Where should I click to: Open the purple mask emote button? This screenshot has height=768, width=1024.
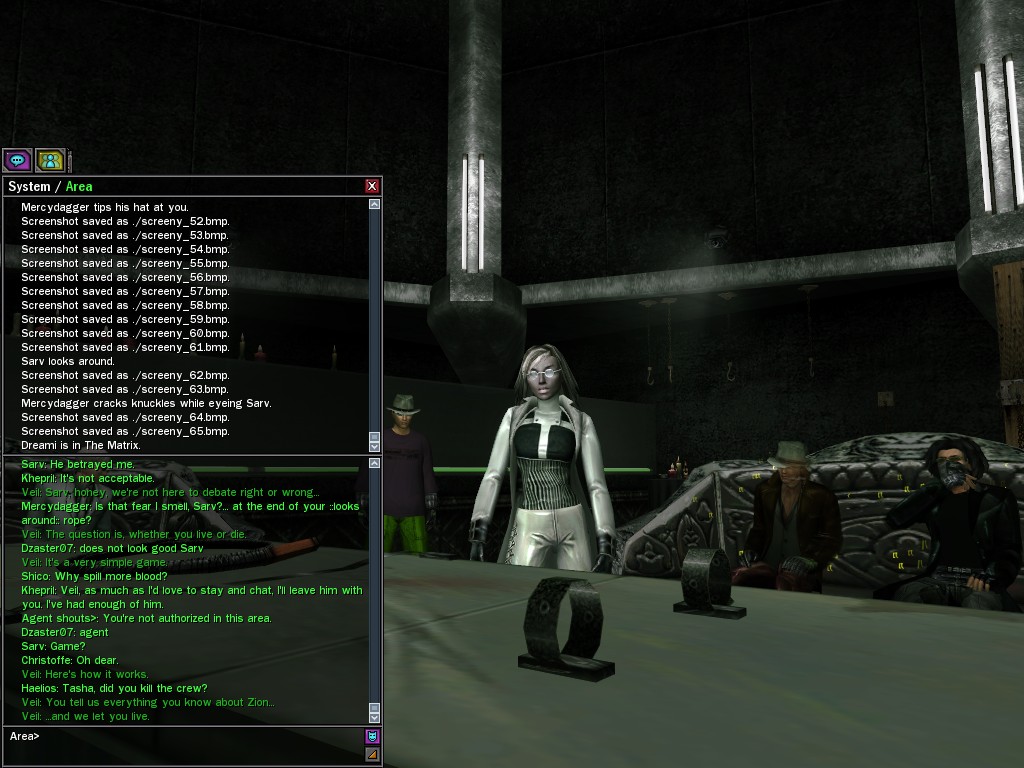(372, 737)
